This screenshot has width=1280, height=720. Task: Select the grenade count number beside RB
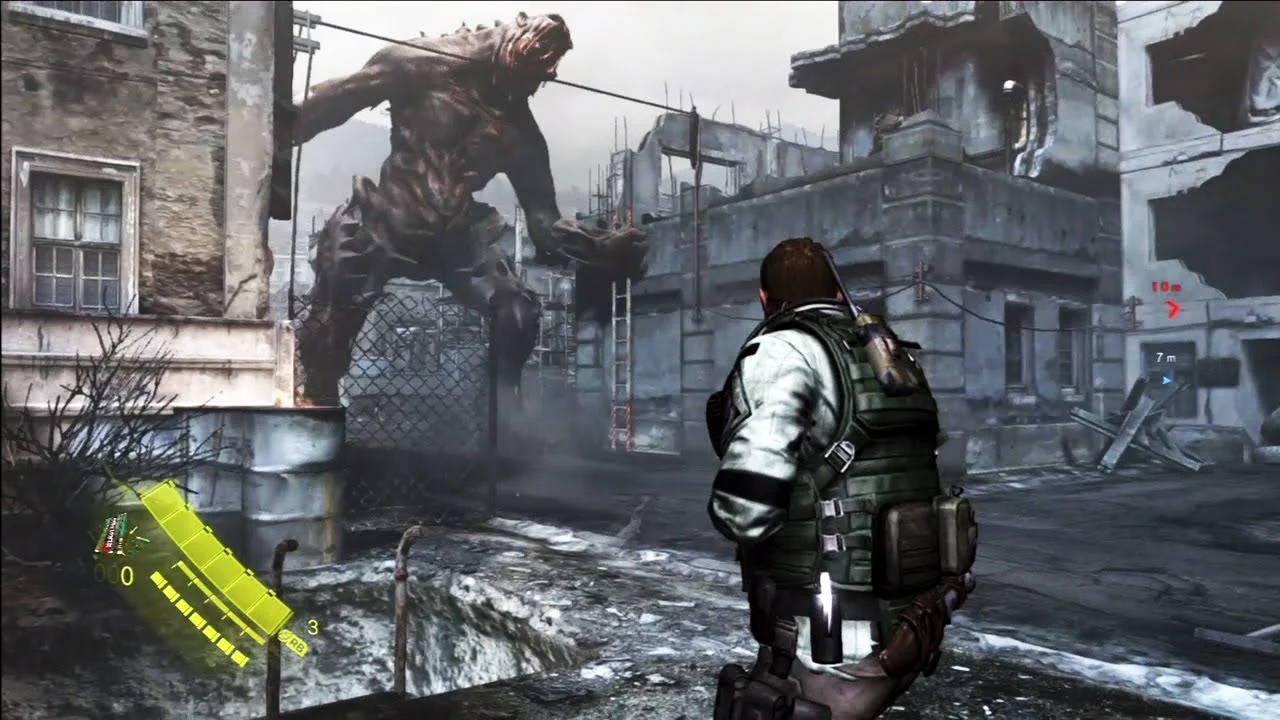(314, 627)
